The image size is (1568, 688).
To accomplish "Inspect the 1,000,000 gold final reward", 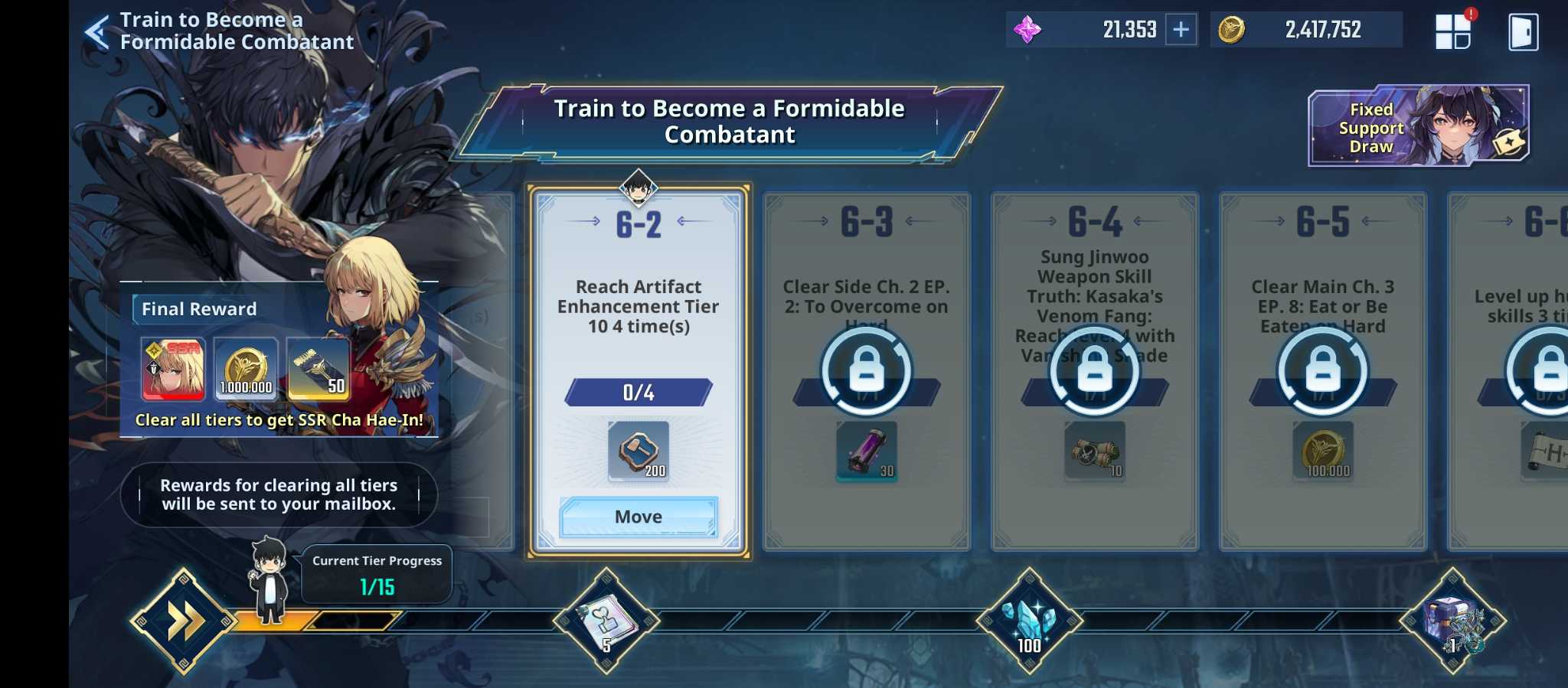I will point(246,370).
